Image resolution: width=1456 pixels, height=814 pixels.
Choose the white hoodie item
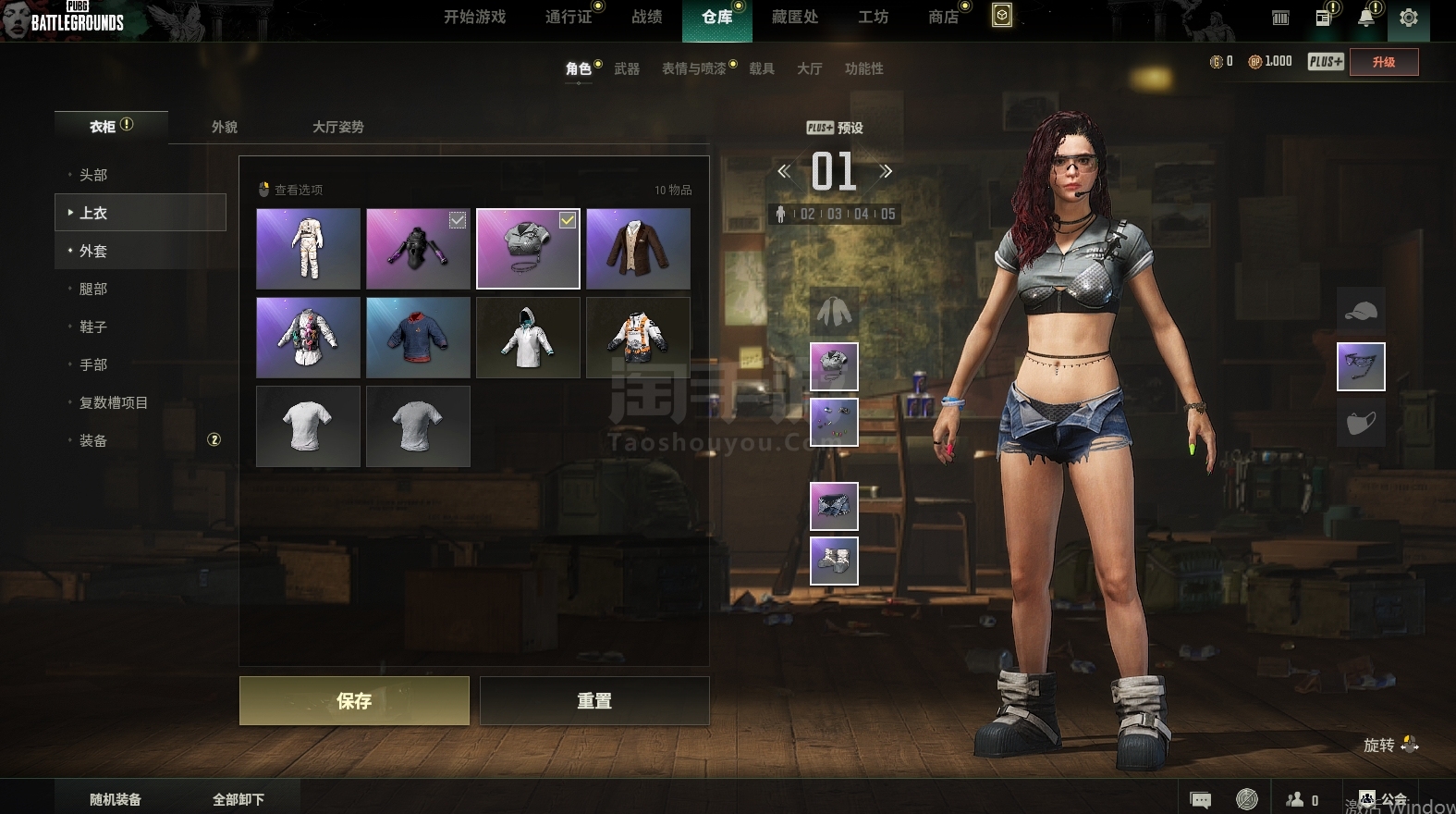[x=528, y=338]
